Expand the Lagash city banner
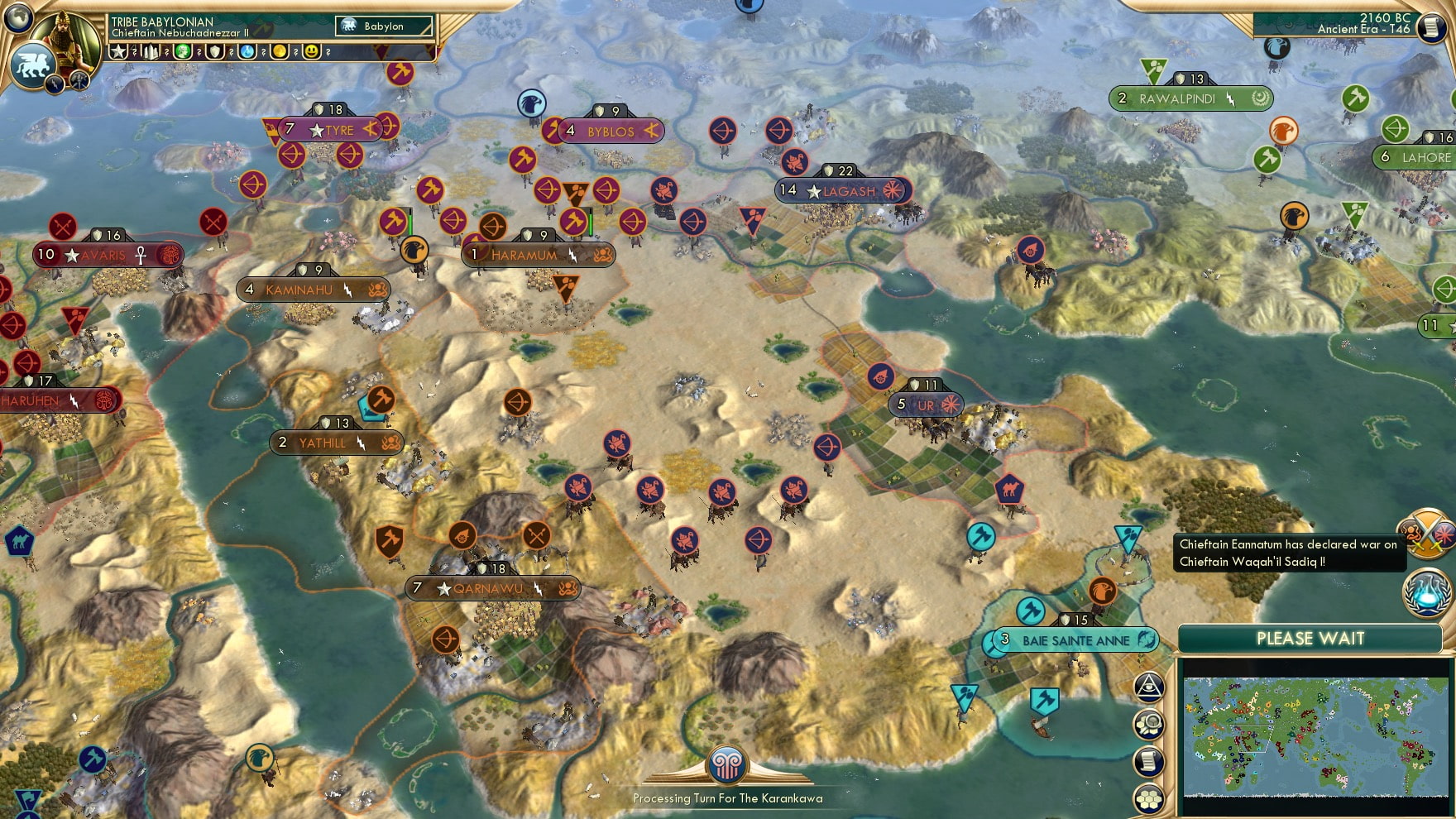Image resolution: width=1456 pixels, height=819 pixels. [842, 189]
